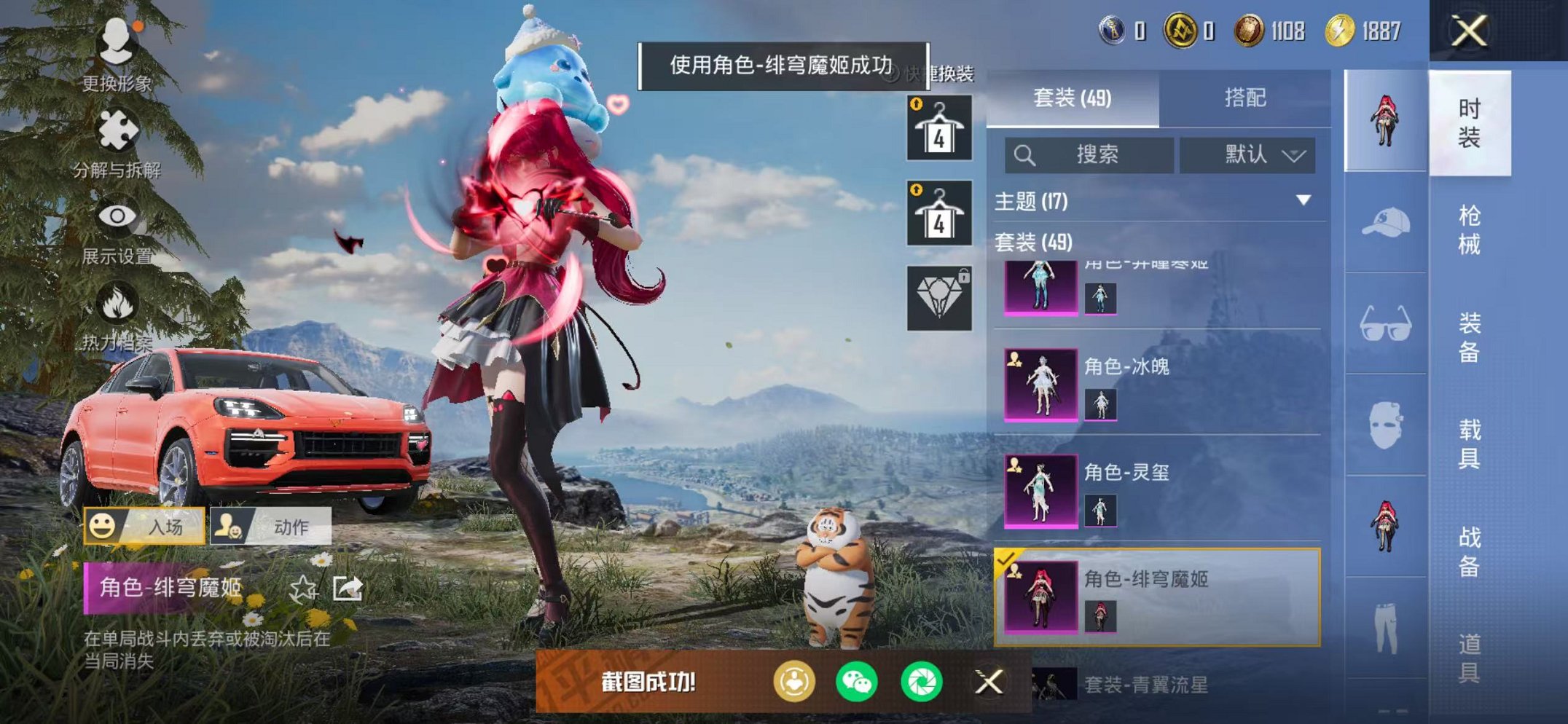The height and width of the screenshot is (724, 1568).
Task: Open the 分解与拆解 dismantle icon
Action: (119, 130)
